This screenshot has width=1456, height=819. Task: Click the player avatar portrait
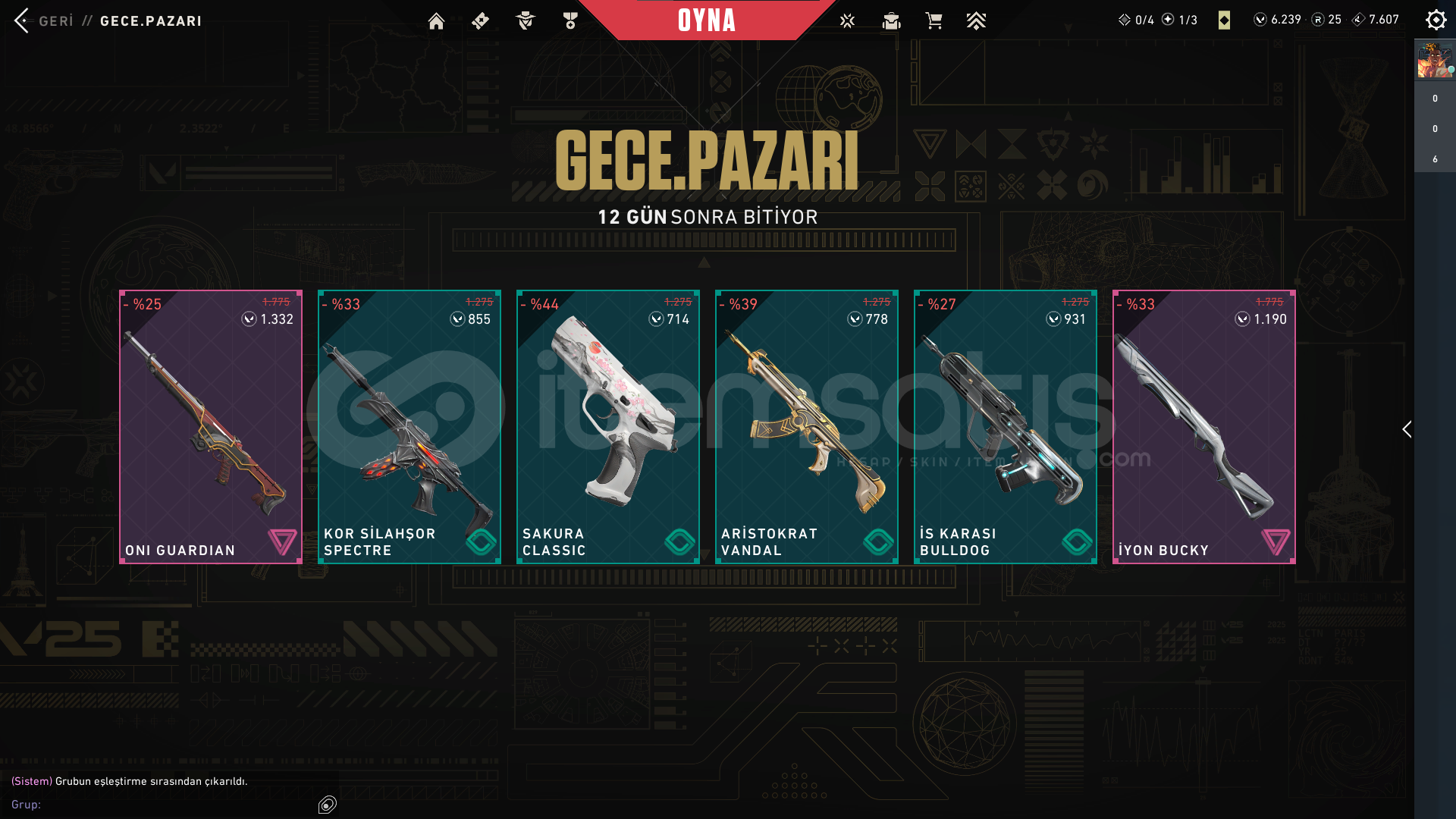tap(1434, 61)
